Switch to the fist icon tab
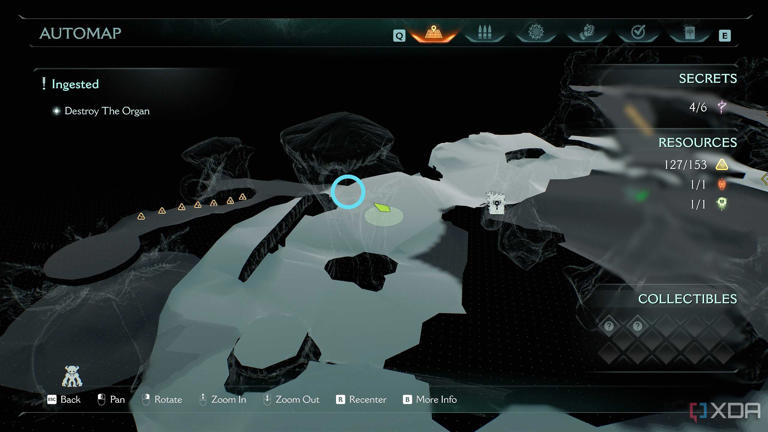This screenshot has height=432, width=768. [587, 33]
